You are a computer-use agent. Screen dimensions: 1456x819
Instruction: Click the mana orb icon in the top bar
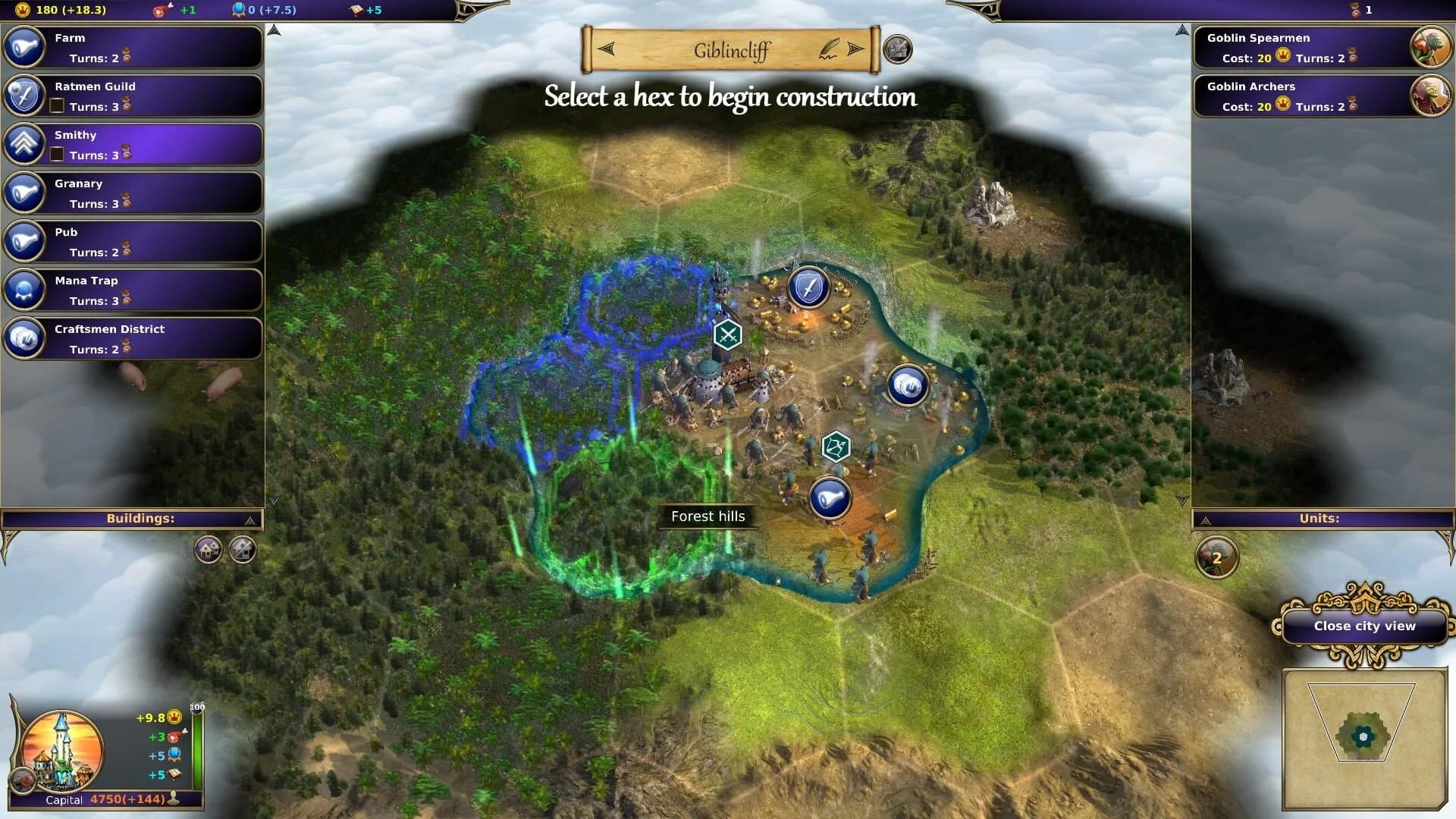pyautogui.click(x=239, y=10)
